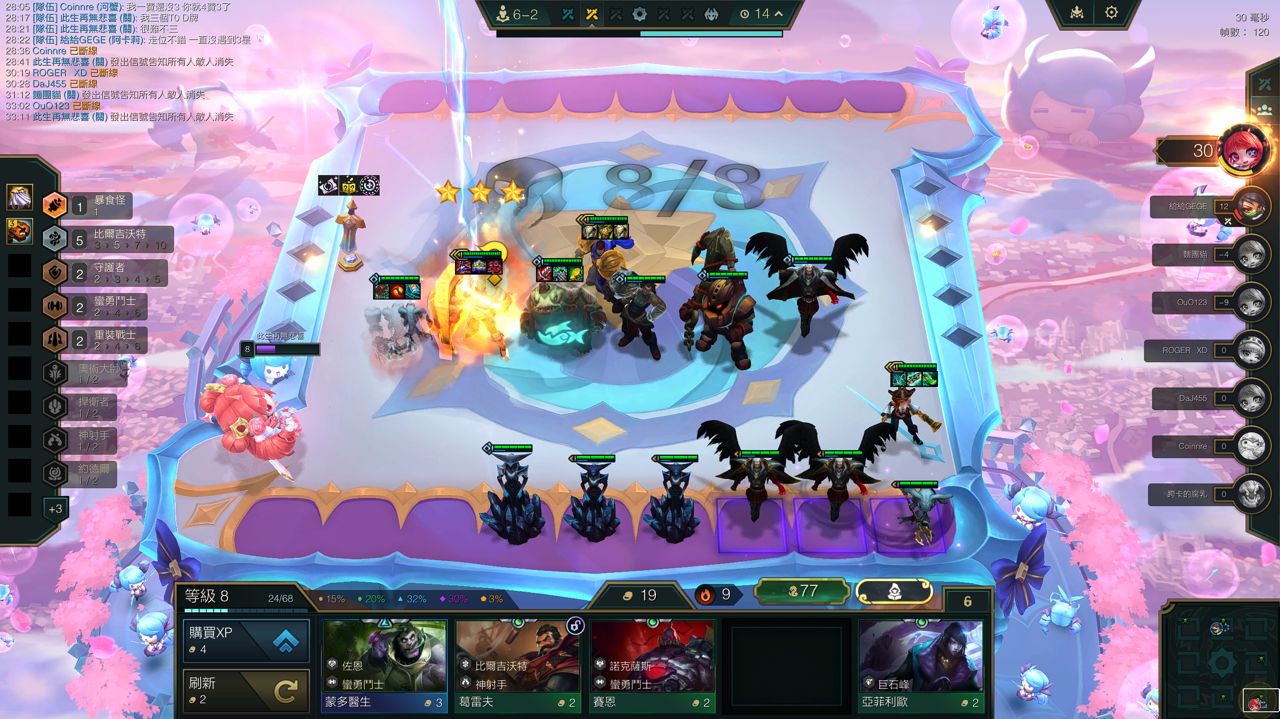The width and height of the screenshot is (1280, 719).
Task: Expand hidden traits with the +3 button
Action: (x=55, y=508)
